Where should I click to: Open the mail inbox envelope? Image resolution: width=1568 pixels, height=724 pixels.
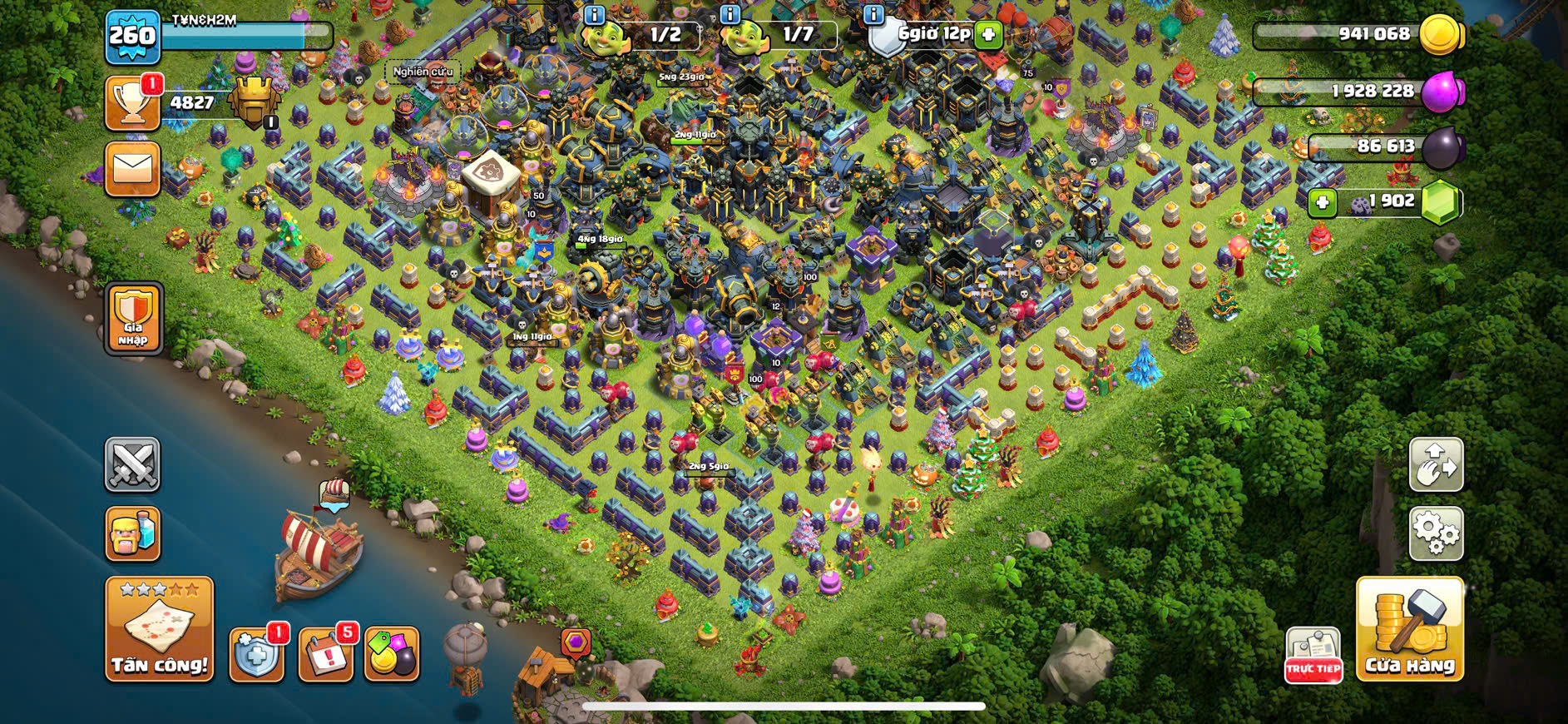point(133,169)
